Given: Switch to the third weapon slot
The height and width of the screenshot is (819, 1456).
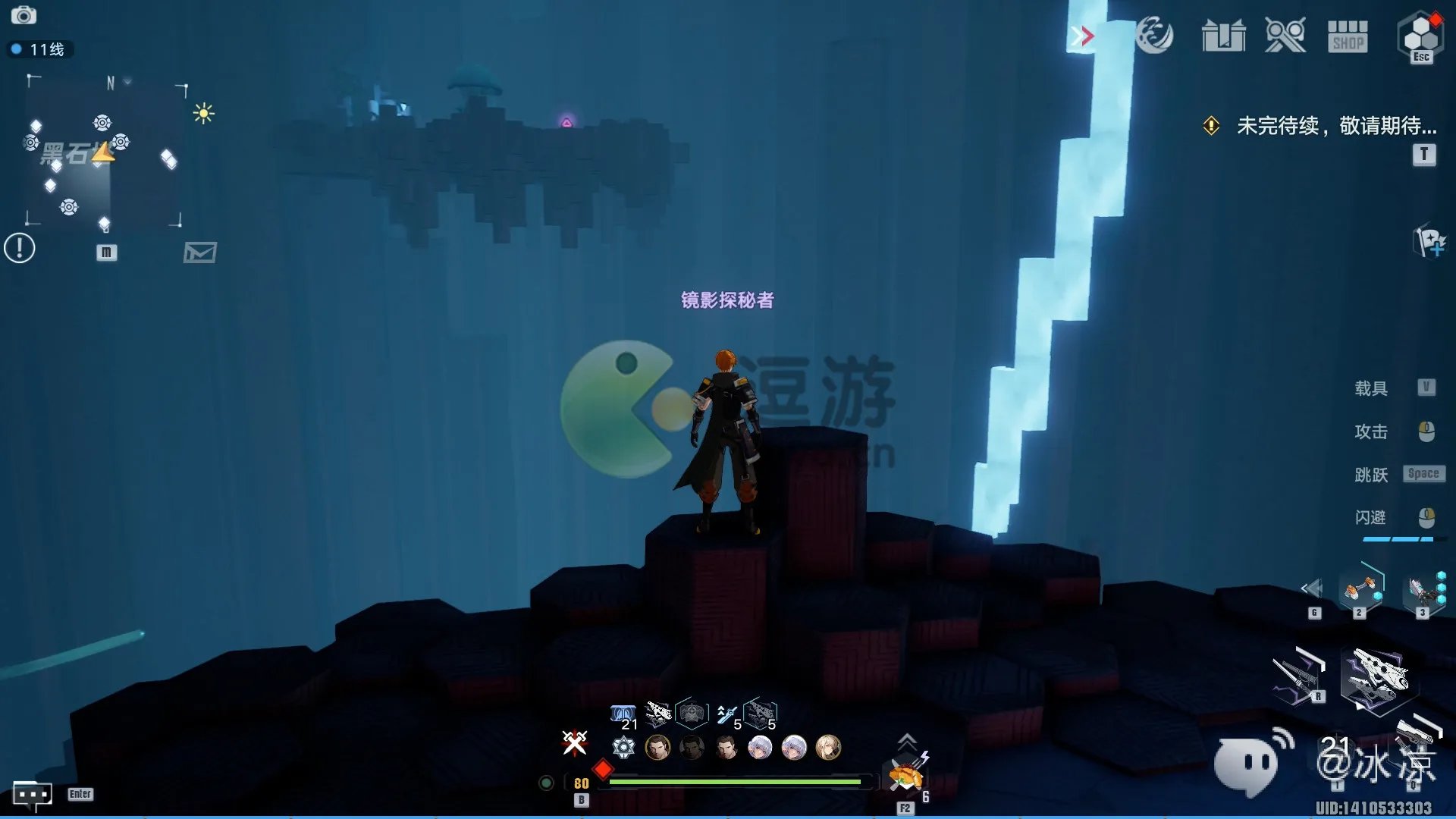Looking at the screenshot, I should click(x=1420, y=591).
